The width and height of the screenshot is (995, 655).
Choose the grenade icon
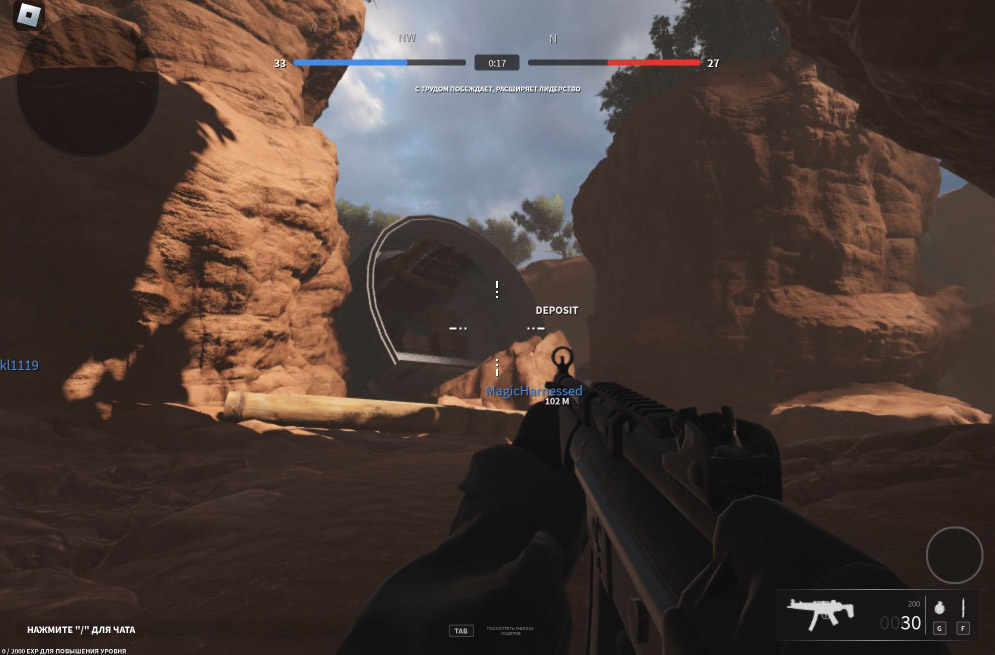click(939, 607)
